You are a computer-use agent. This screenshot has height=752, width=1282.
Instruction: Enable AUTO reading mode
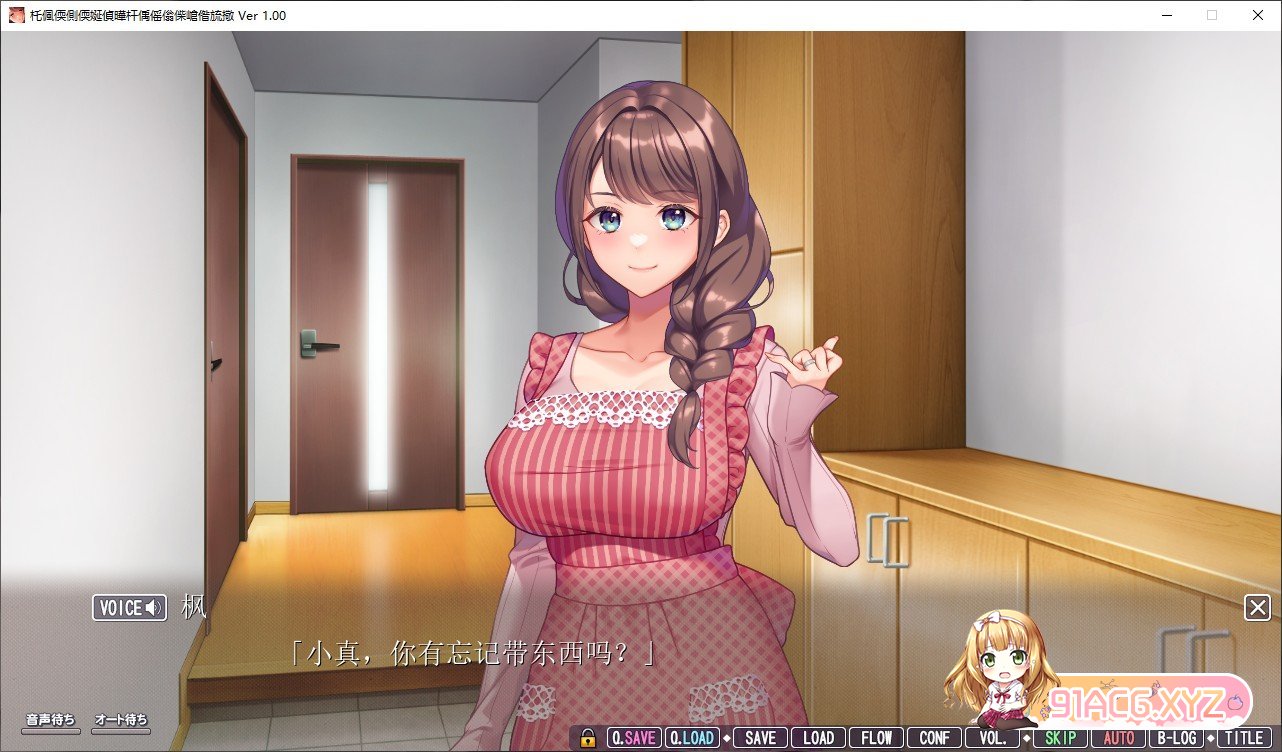click(x=1117, y=738)
